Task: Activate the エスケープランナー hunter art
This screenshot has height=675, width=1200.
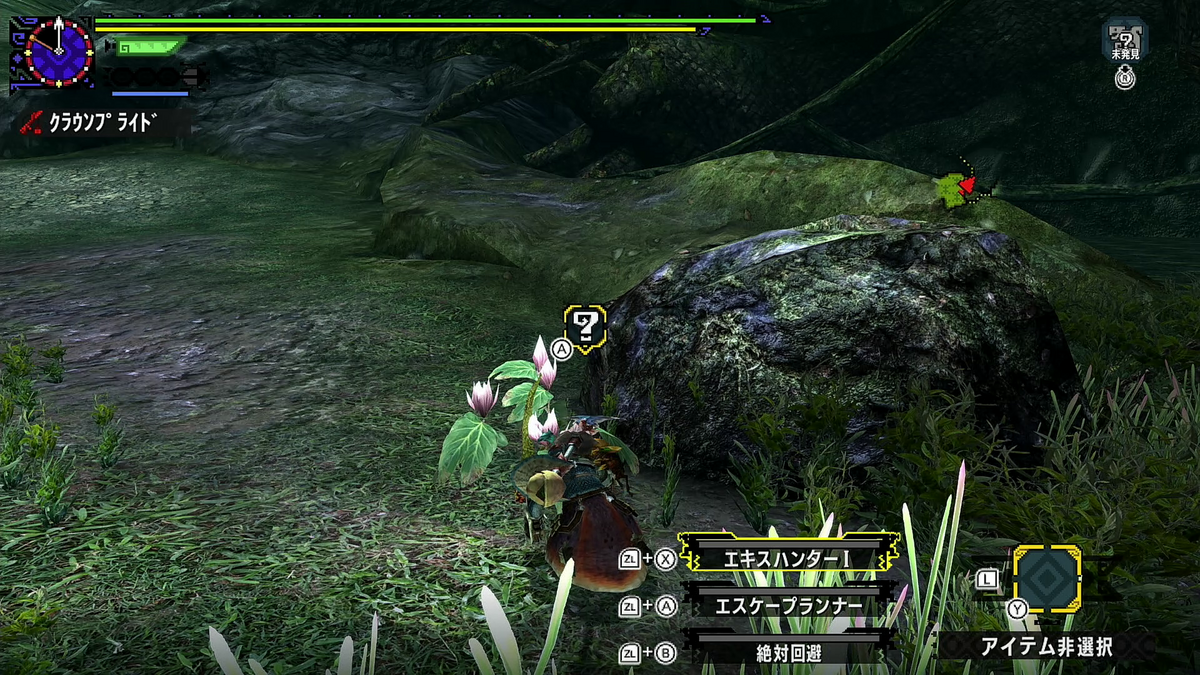Action: coord(789,605)
